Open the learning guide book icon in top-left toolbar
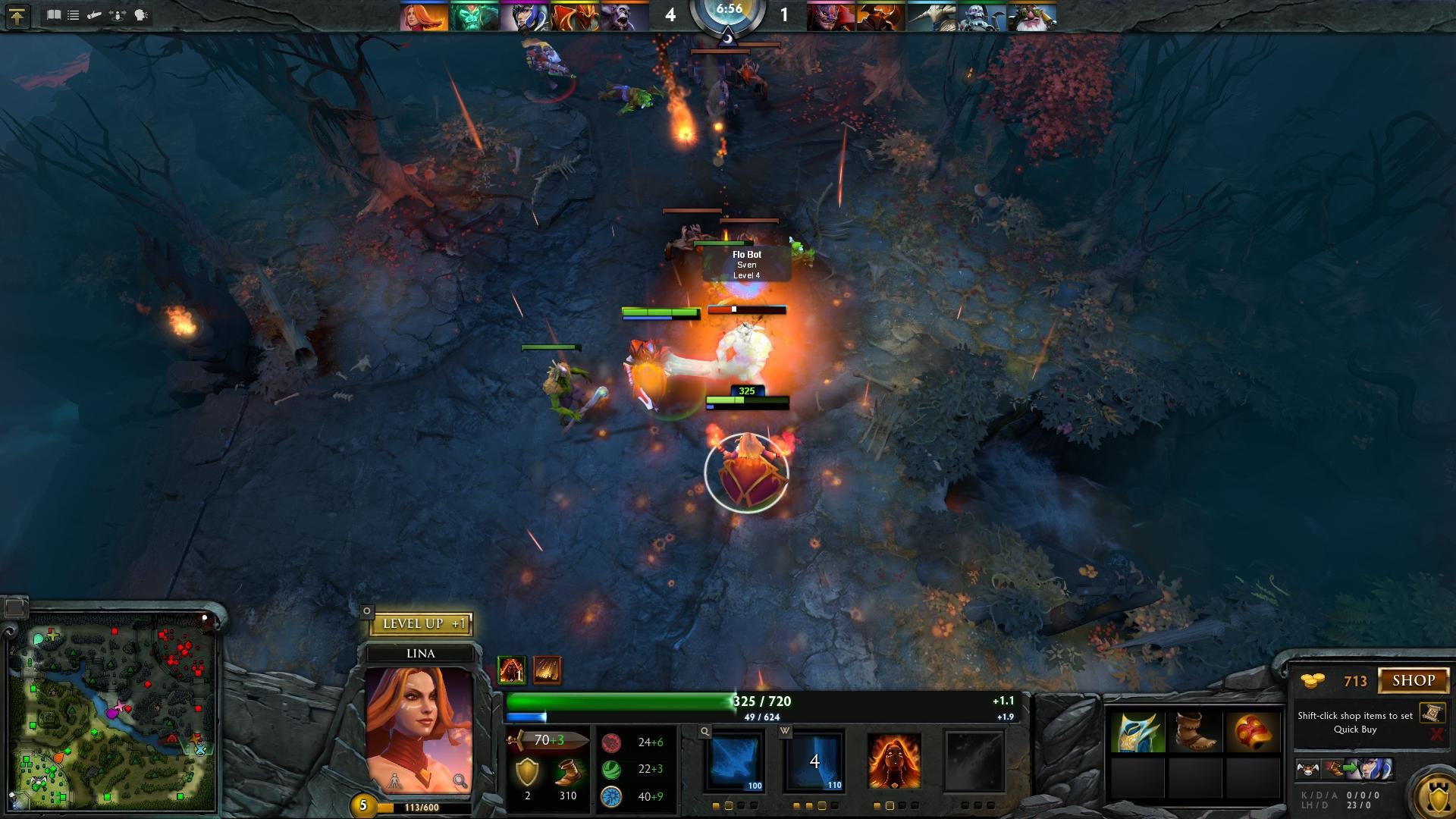Screen dimensions: 1456x819 coord(53,14)
